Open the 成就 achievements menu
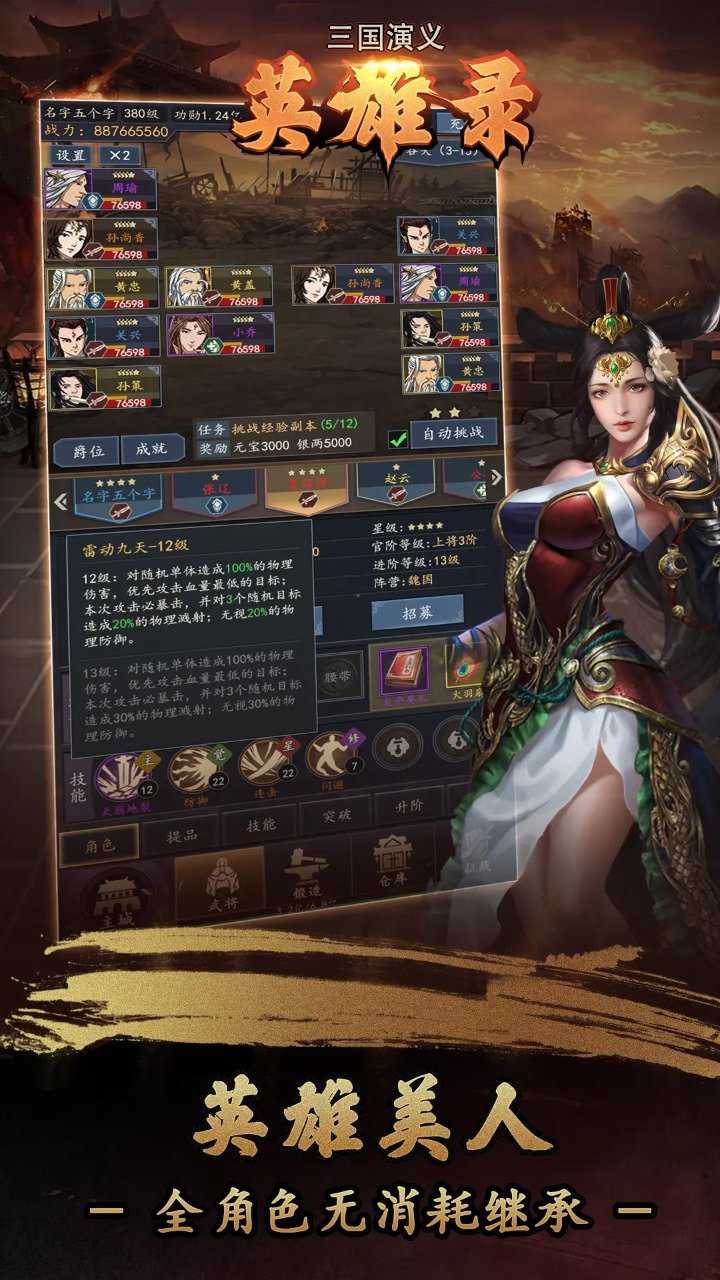The image size is (720, 1280). 152,450
